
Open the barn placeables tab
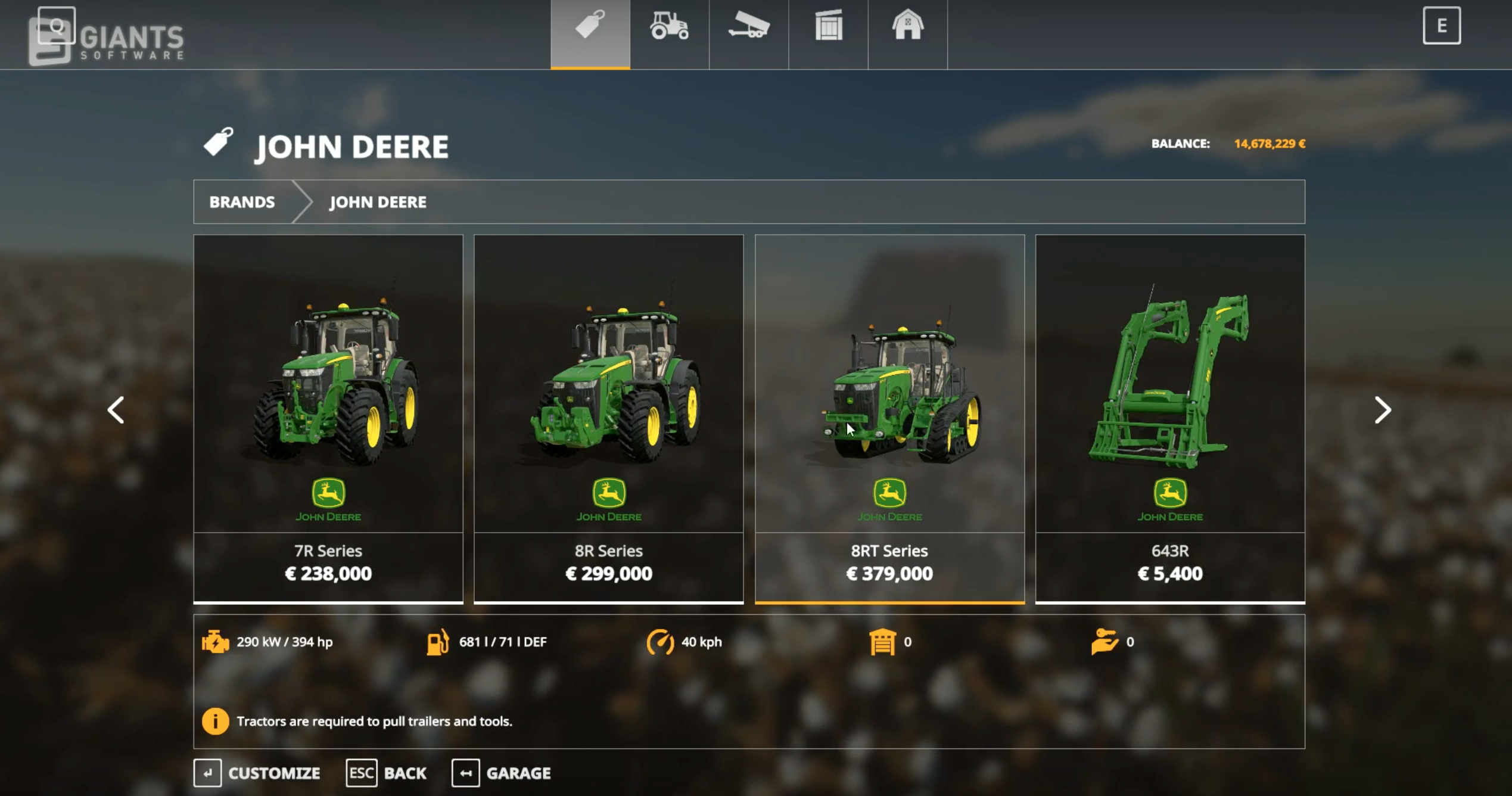[907, 28]
